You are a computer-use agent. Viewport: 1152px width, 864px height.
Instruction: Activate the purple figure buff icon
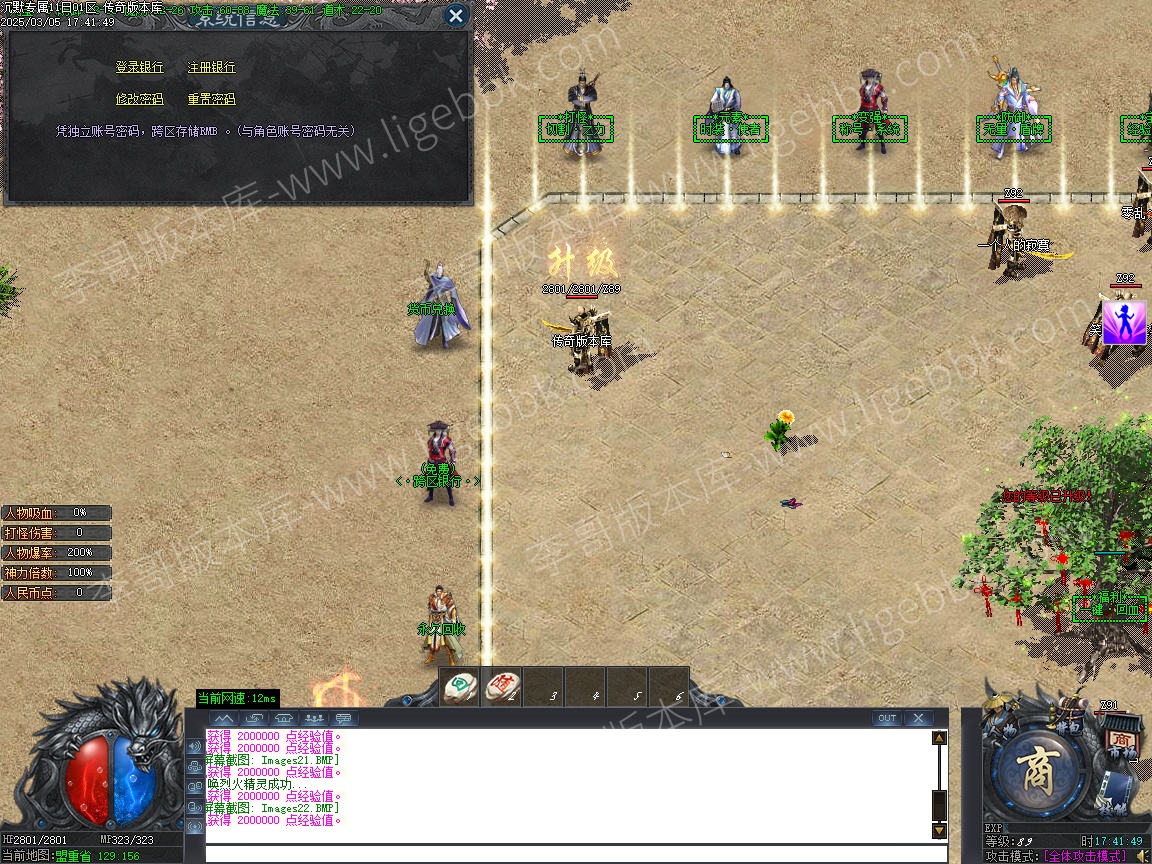pyautogui.click(x=1124, y=323)
